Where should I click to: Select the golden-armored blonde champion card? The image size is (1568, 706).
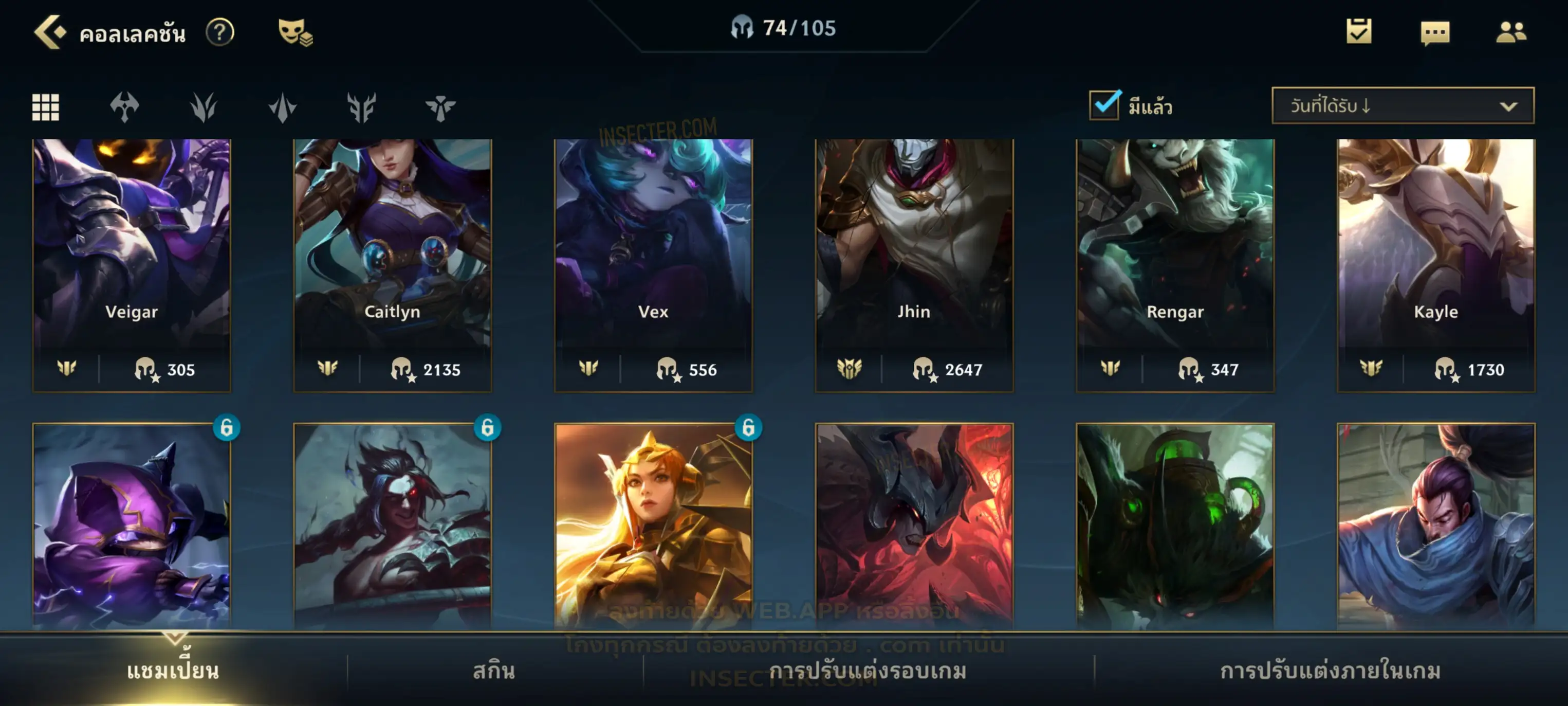point(653,525)
